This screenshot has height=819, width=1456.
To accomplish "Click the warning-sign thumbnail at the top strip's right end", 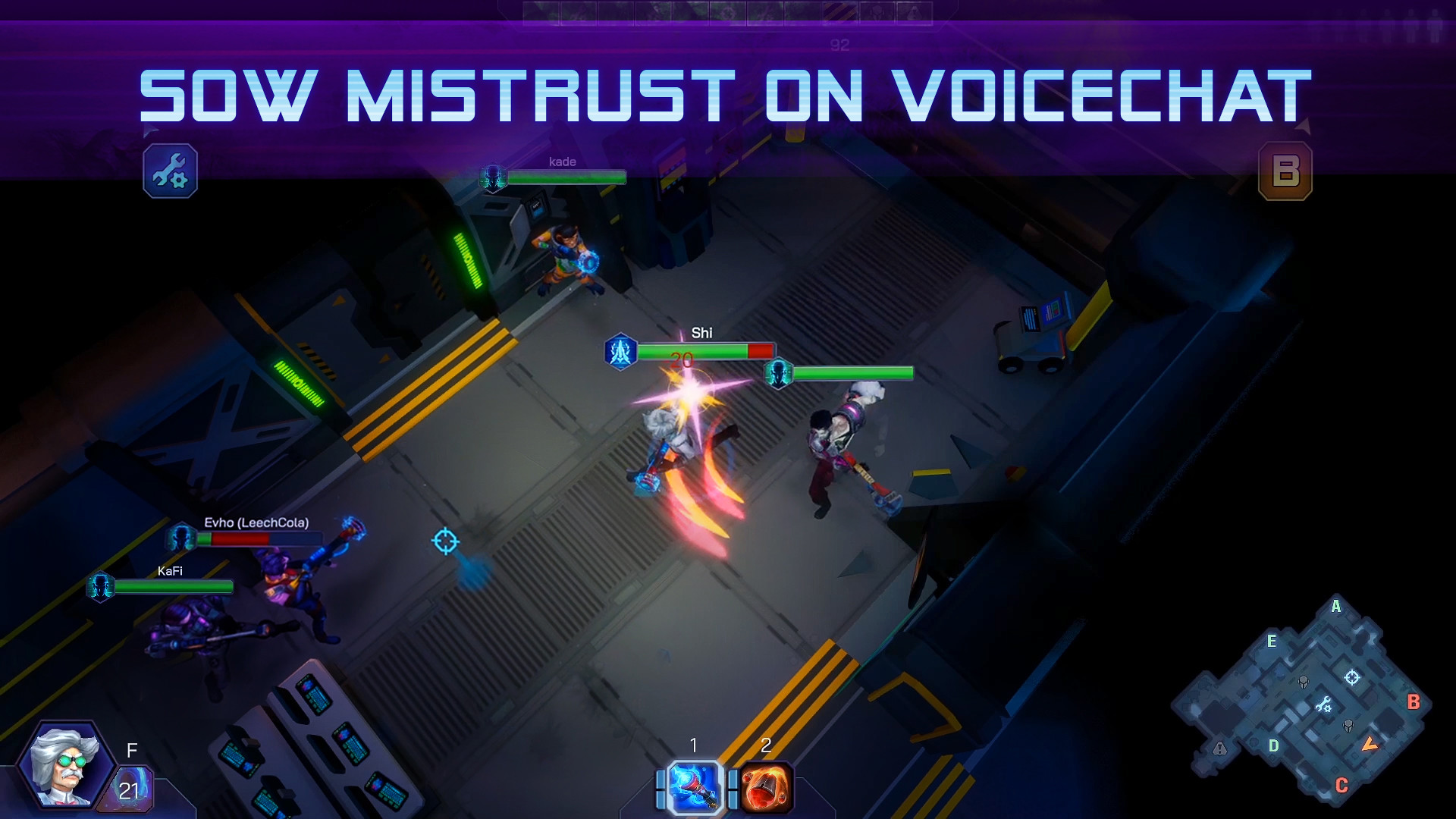I will pyautogui.click(x=915, y=11).
